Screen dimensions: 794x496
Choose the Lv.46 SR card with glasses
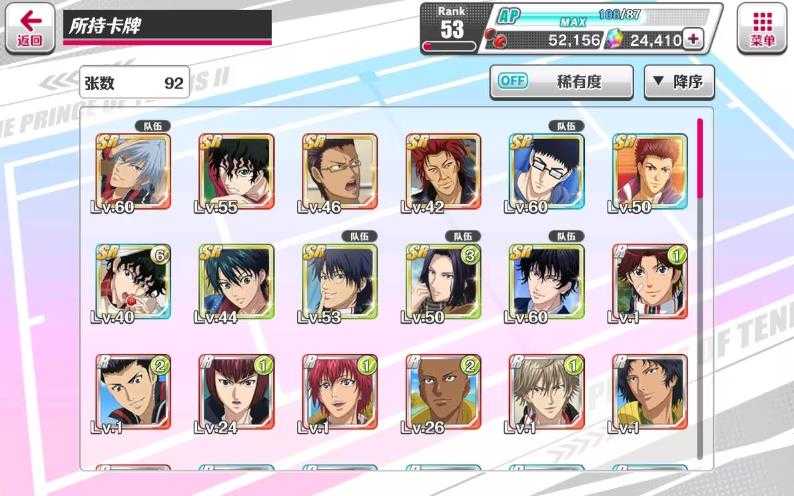point(340,171)
